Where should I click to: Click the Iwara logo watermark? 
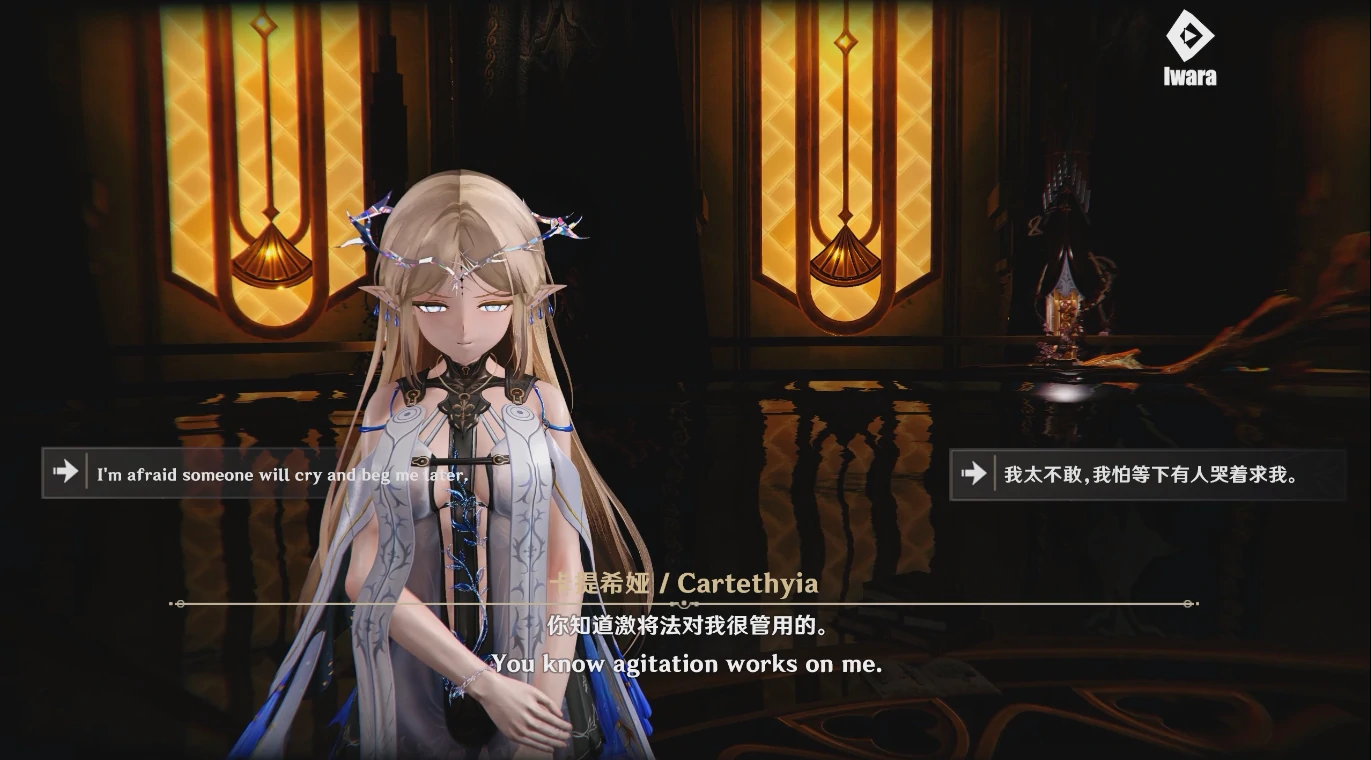(1190, 48)
